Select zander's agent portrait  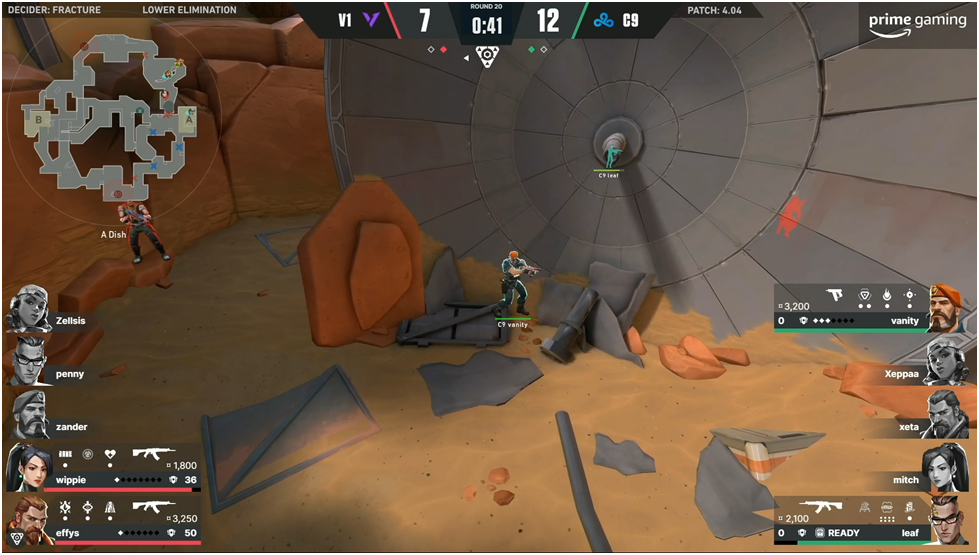28,414
